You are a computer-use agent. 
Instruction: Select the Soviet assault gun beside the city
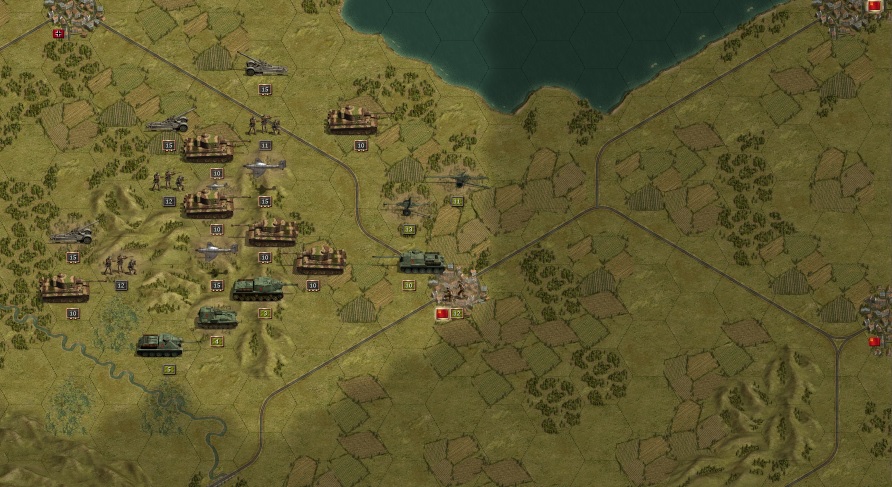coord(420,262)
